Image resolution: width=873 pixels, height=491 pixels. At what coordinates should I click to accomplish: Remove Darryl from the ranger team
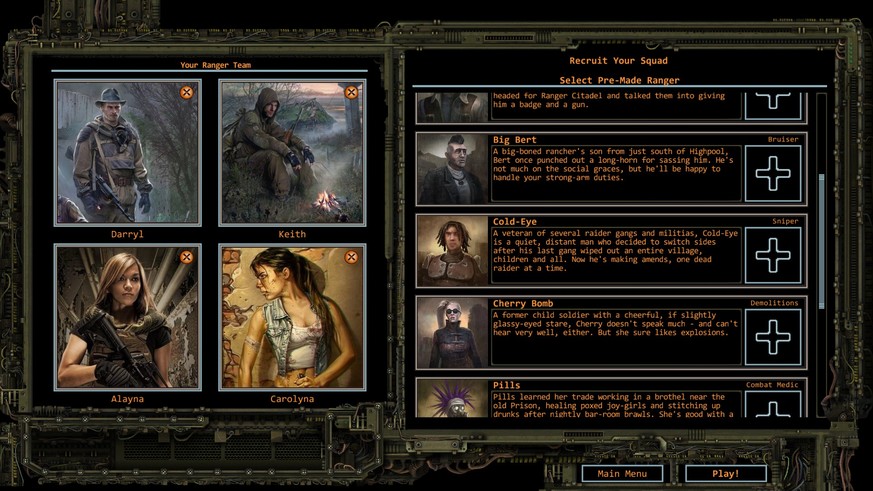[x=186, y=92]
